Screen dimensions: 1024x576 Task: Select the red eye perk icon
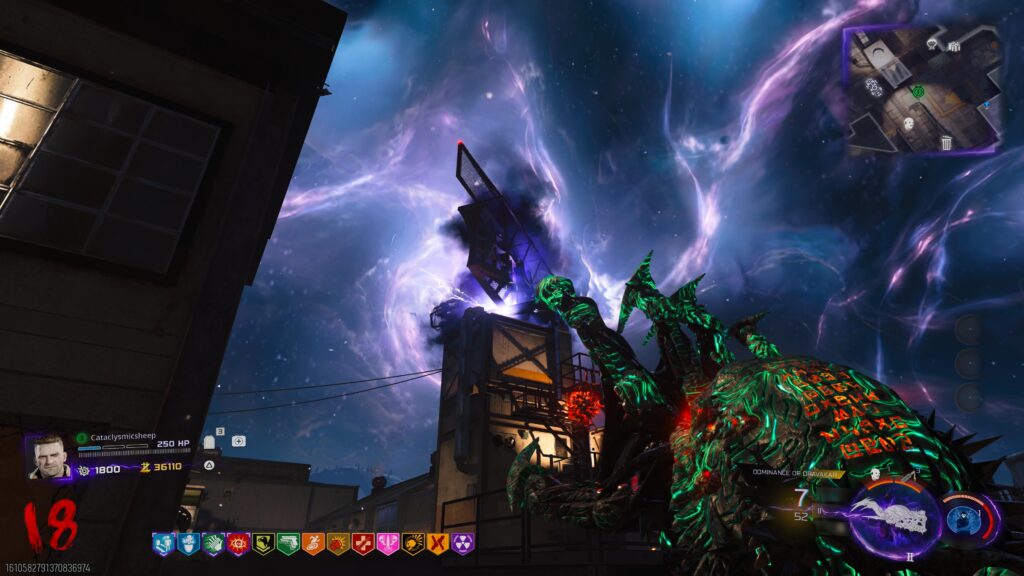tap(238, 544)
